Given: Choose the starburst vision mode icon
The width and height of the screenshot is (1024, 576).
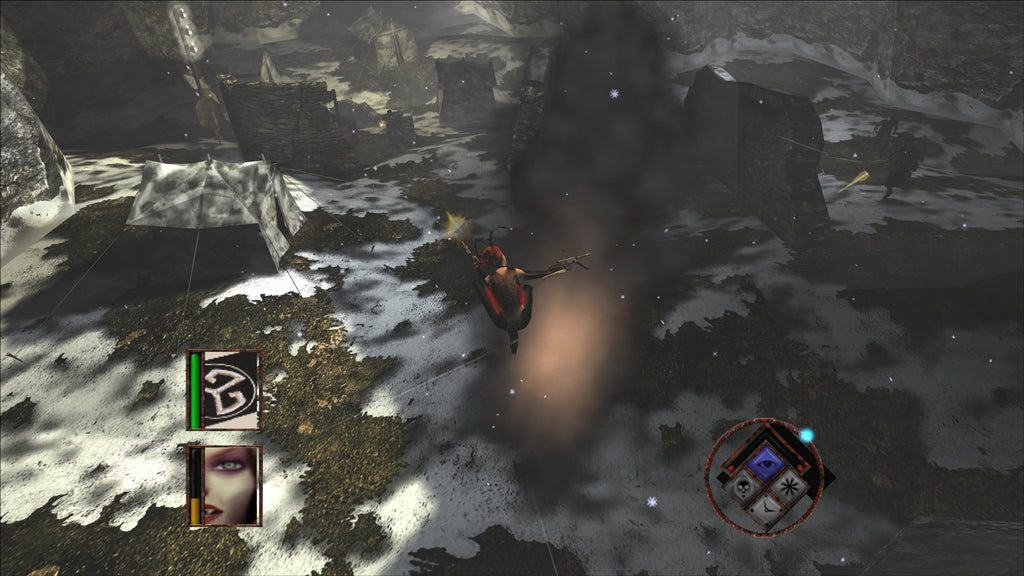Looking at the screenshot, I should click(789, 488).
